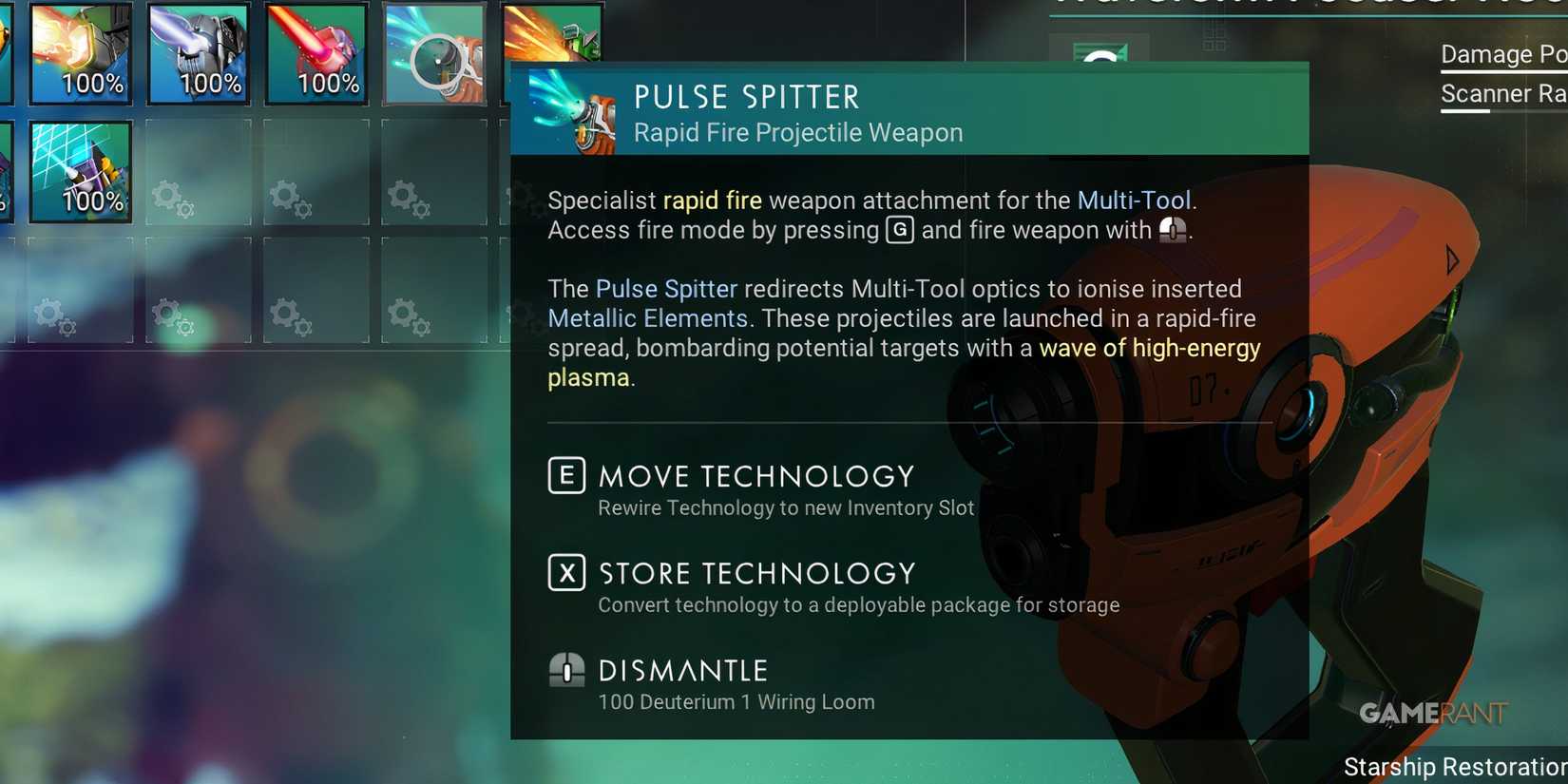Choose the Store Technology option

[755, 573]
